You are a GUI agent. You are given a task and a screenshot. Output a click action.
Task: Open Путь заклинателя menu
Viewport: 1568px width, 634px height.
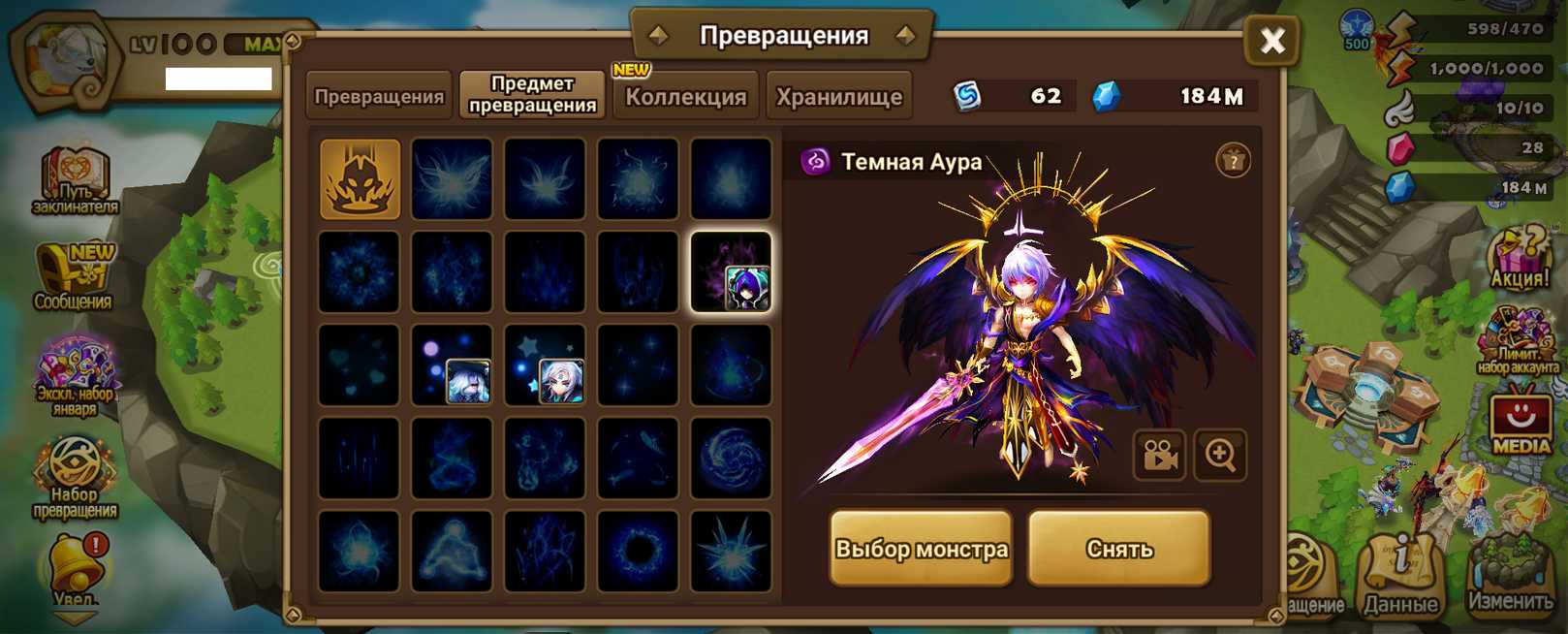pyautogui.click(x=75, y=181)
